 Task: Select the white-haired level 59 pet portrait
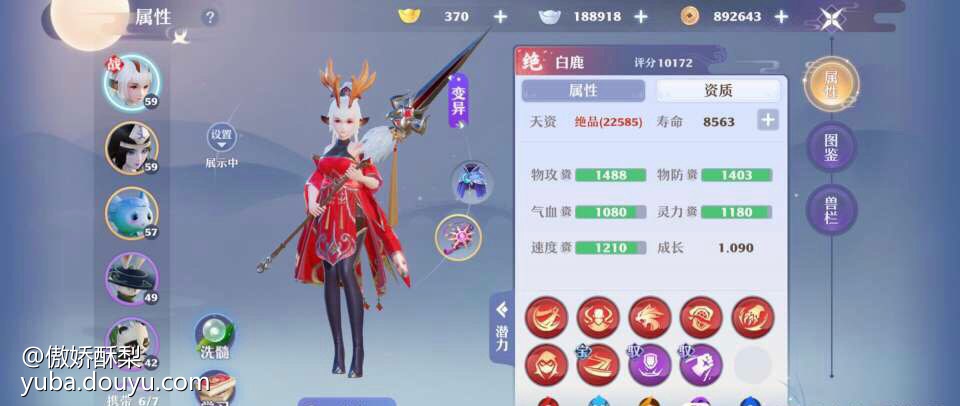click(131, 81)
